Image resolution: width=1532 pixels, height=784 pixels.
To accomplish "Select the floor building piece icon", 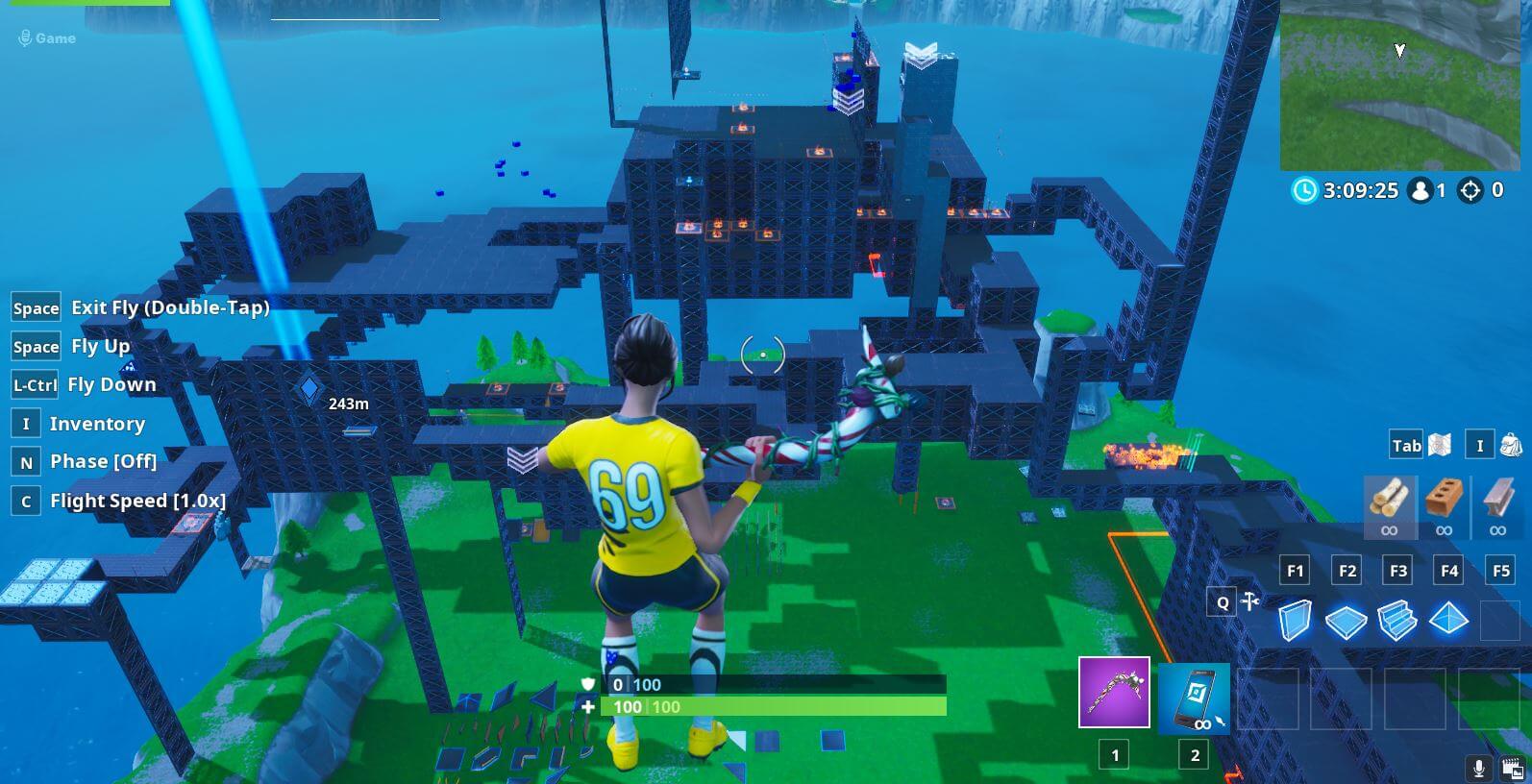I will click(1347, 620).
